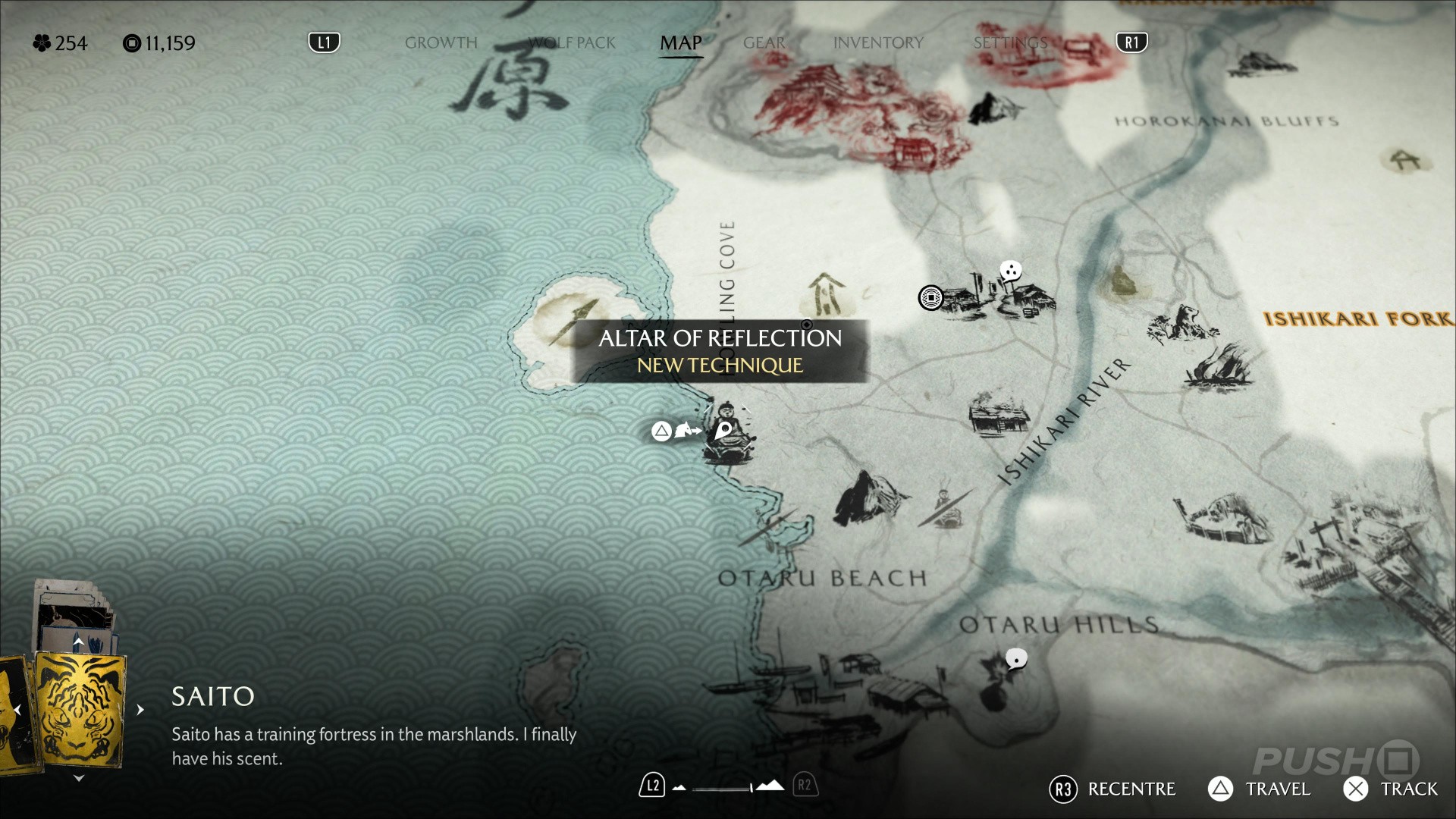Select the Map tab
This screenshot has height=819, width=1456.
pyautogui.click(x=680, y=43)
